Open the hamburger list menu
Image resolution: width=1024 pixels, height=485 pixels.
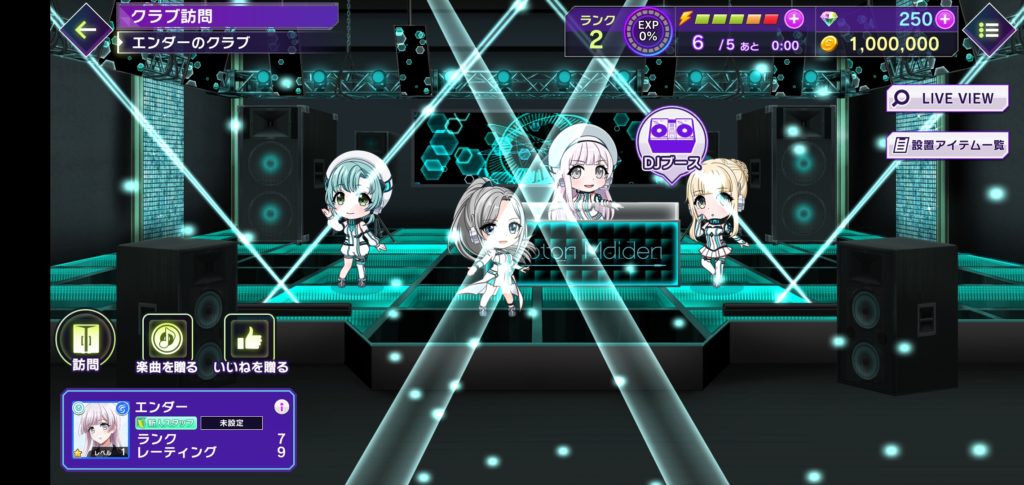click(x=989, y=30)
